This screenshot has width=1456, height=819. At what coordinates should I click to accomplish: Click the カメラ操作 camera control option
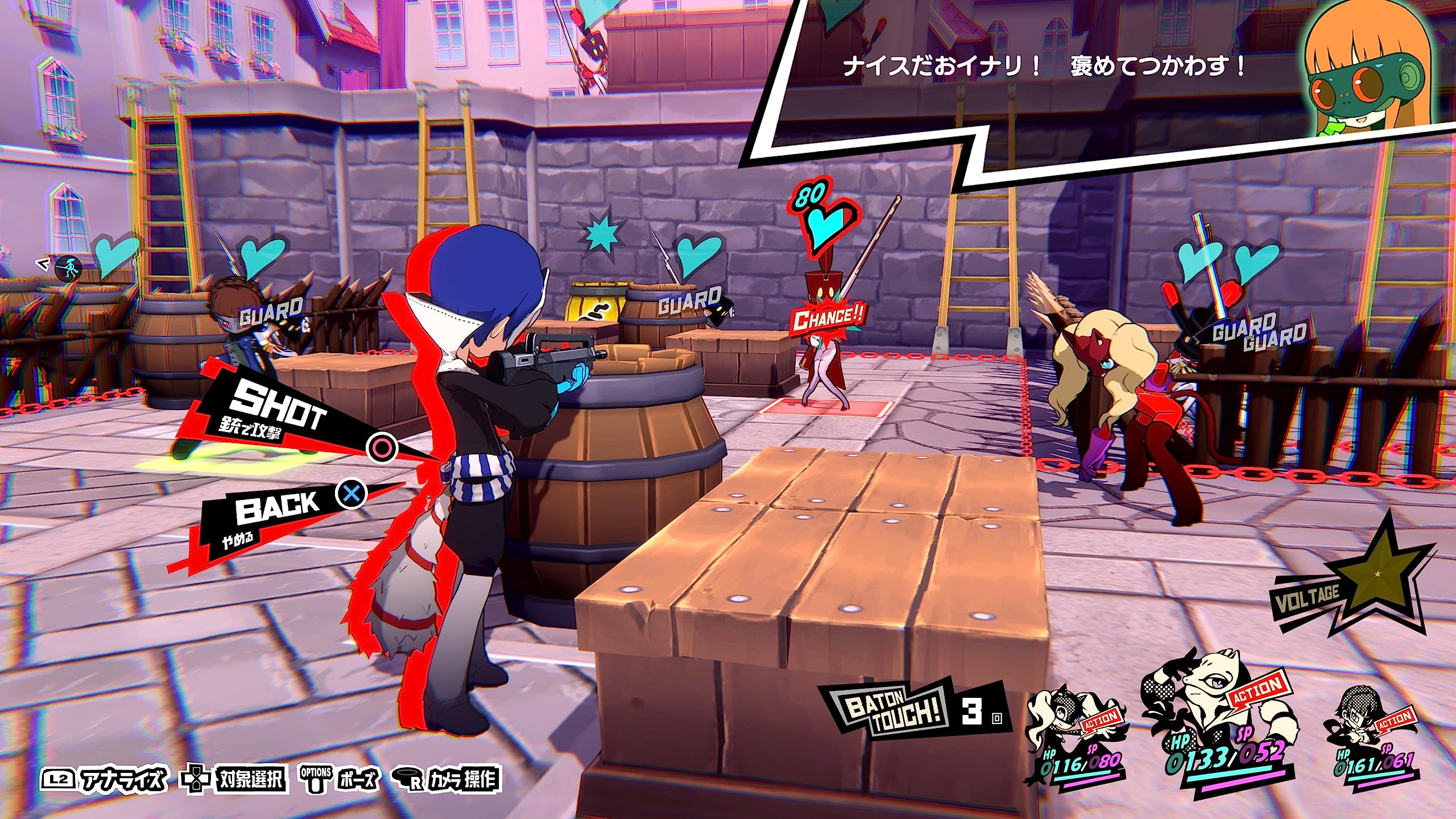pos(446,779)
